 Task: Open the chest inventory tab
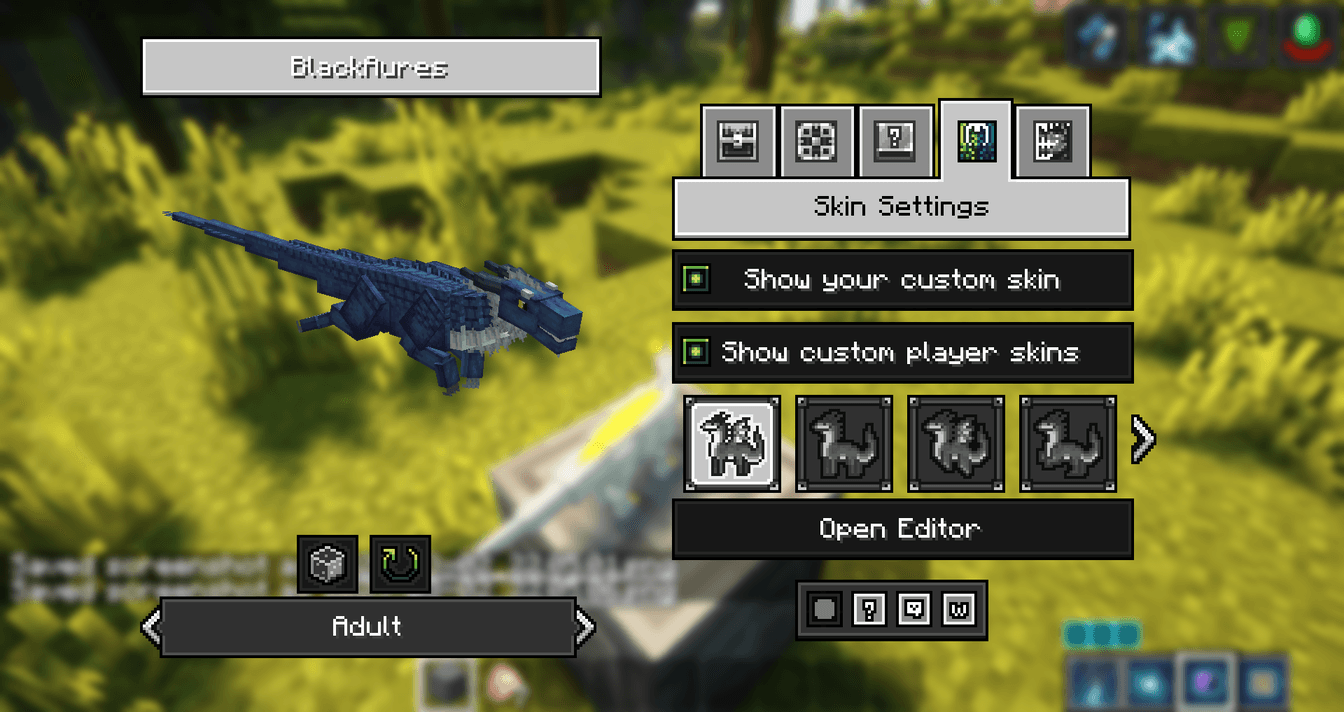[738, 142]
